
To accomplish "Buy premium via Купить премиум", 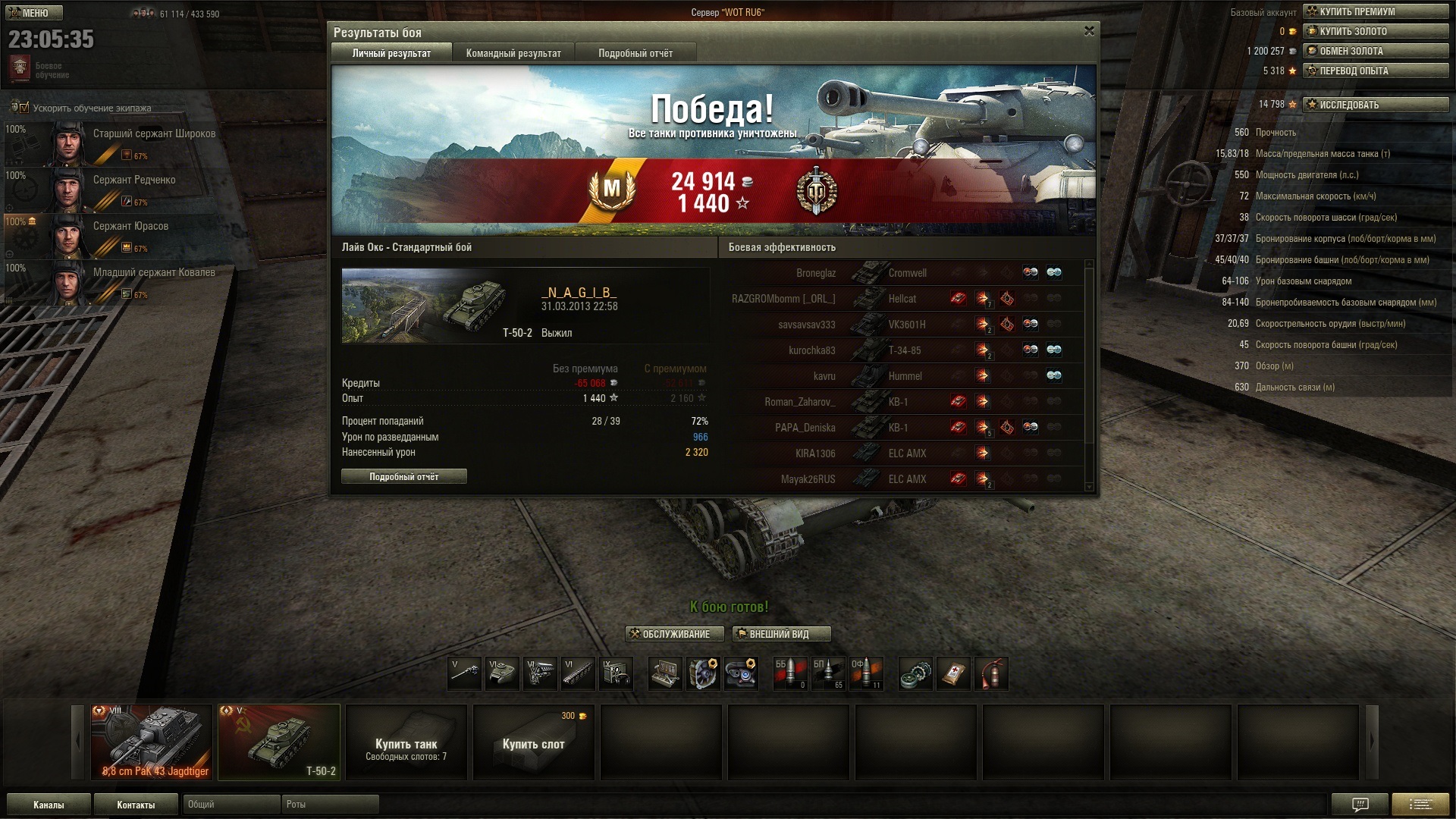I will (x=1375, y=11).
